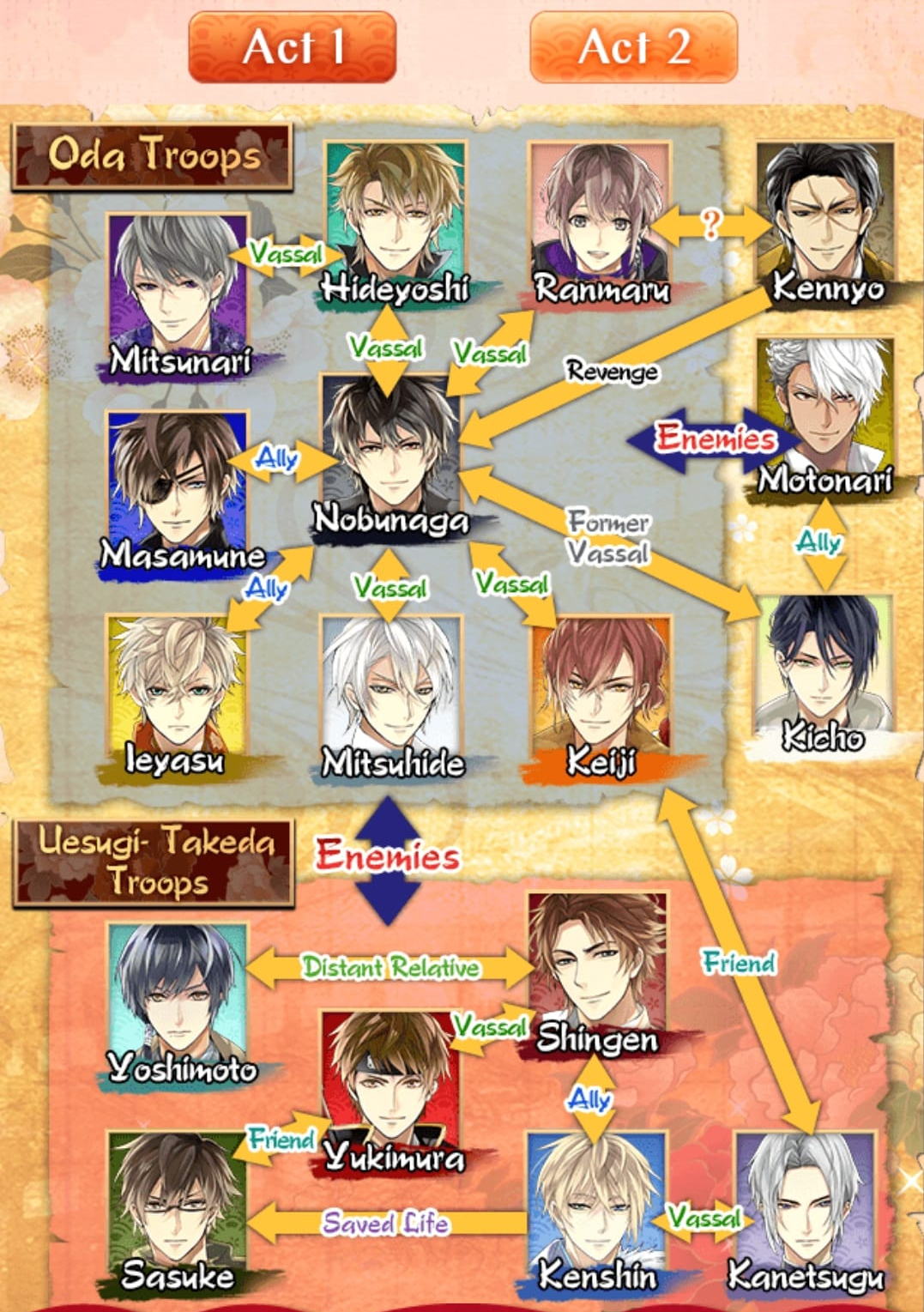Open Motonari's portrait
The image size is (924, 1312).
click(x=825, y=408)
